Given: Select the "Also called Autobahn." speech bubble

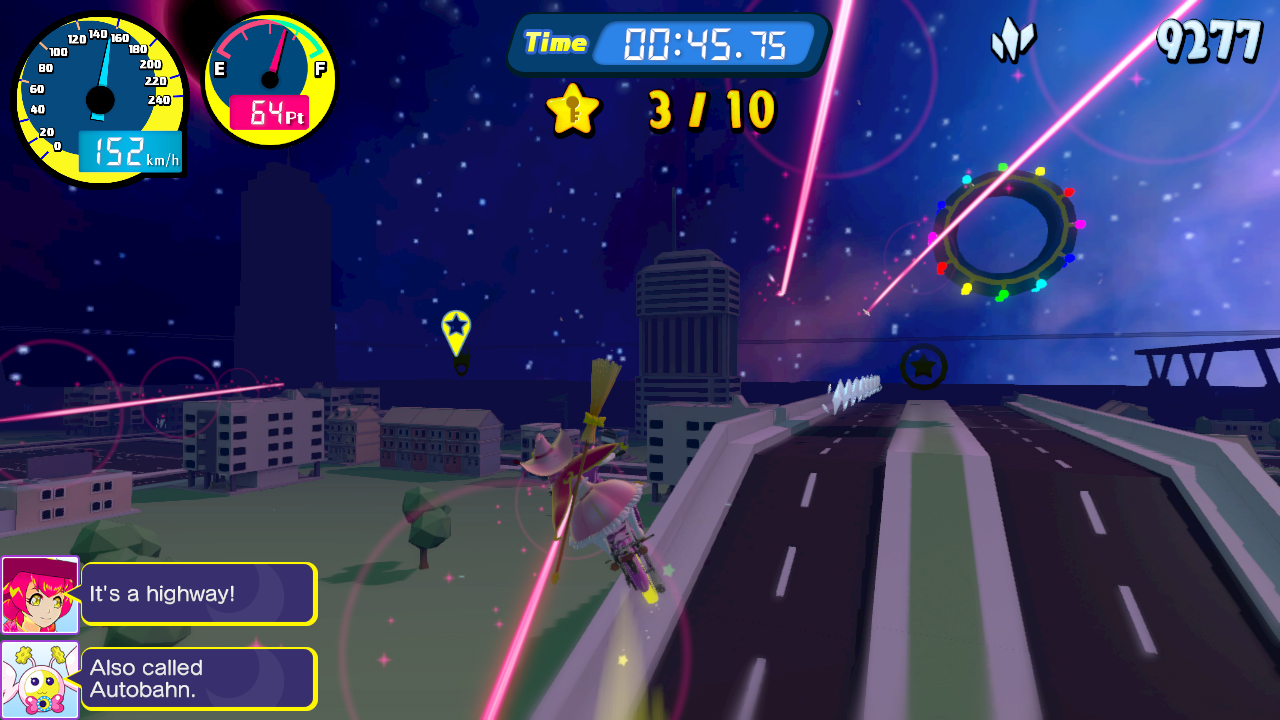Looking at the screenshot, I should [x=198, y=679].
